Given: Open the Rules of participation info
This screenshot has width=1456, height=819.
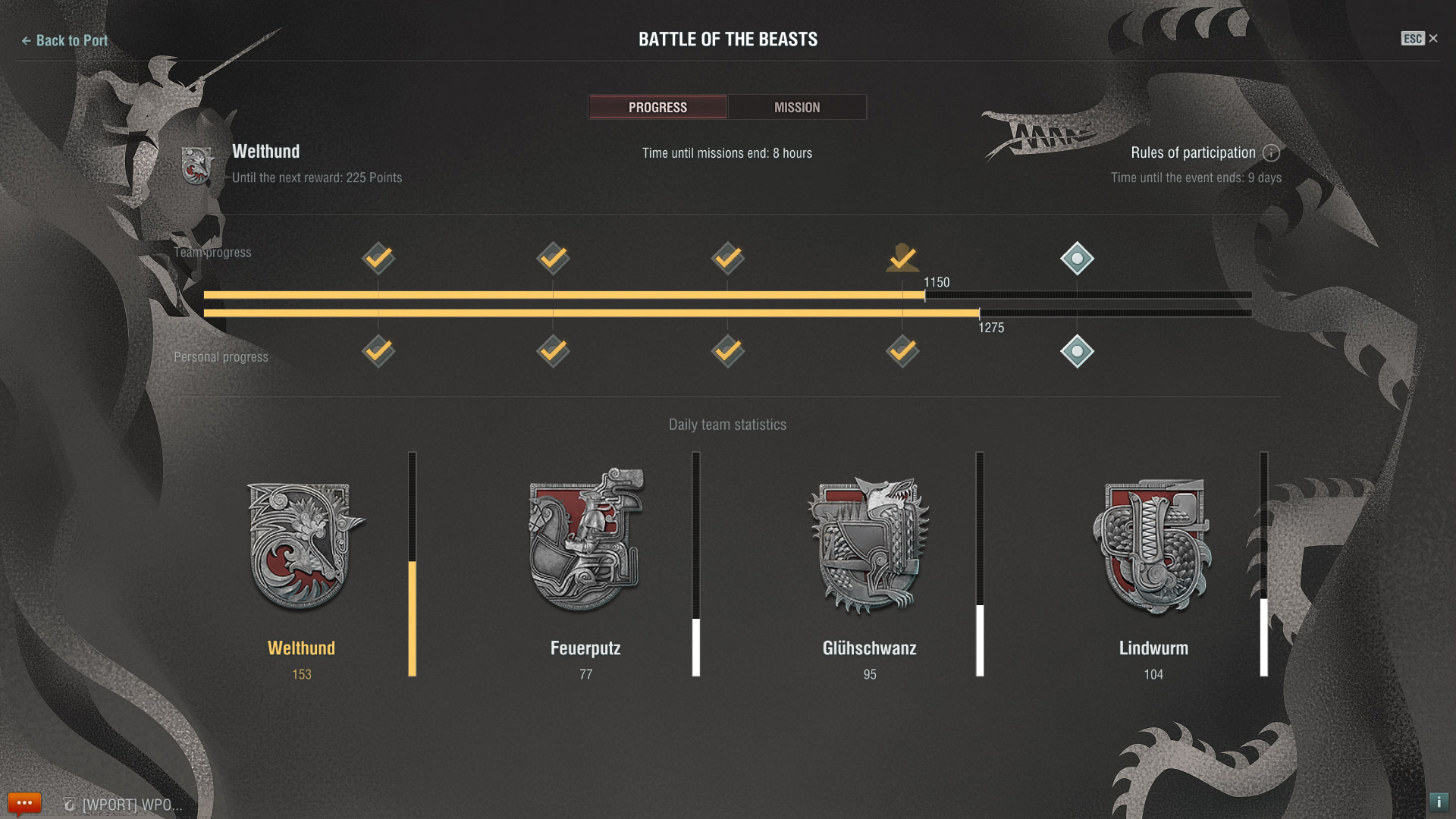Looking at the screenshot, I should pyautogui.click(x=1271, y=153).
